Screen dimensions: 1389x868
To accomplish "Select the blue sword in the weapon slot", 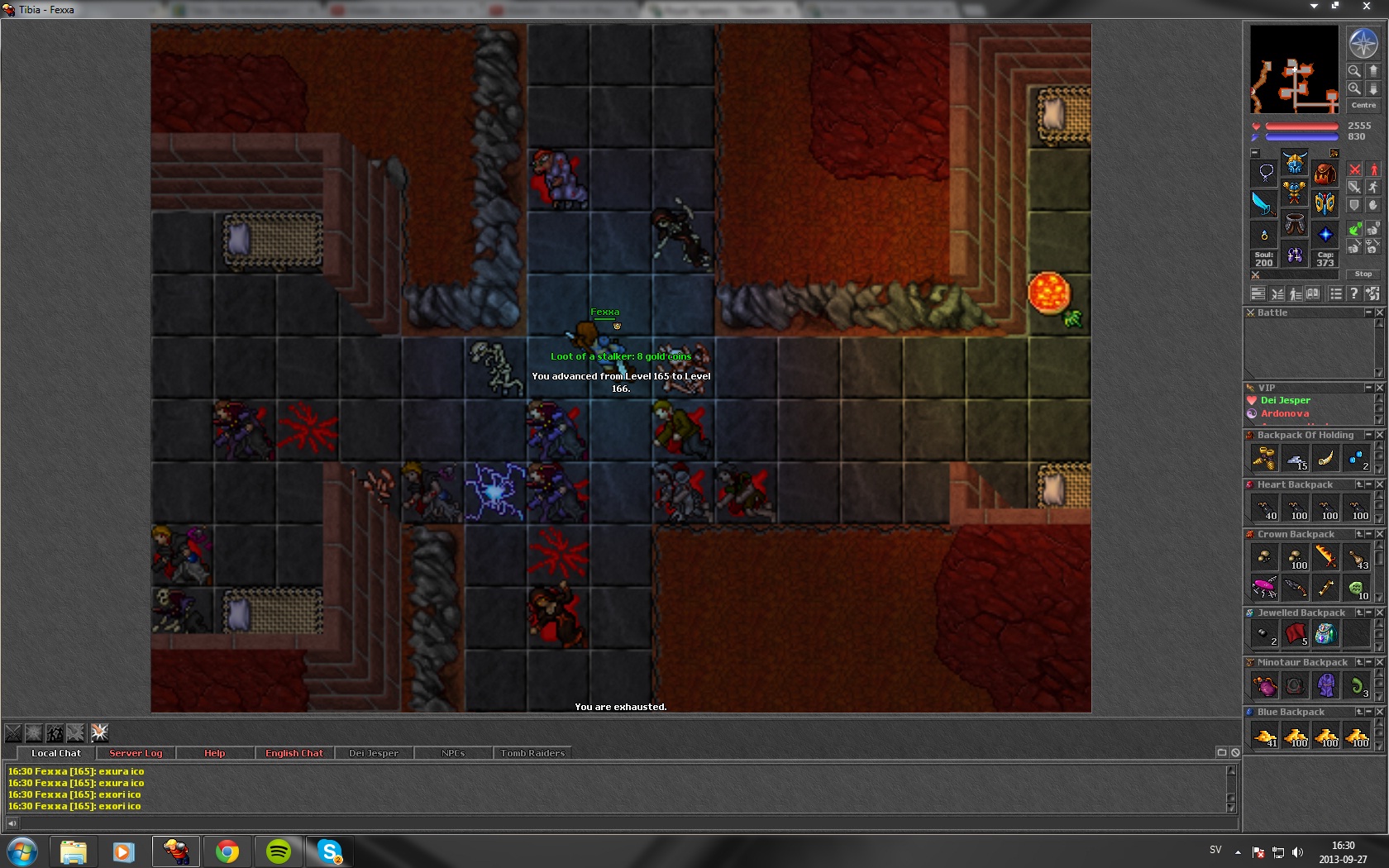I will tap(1263, 203).
